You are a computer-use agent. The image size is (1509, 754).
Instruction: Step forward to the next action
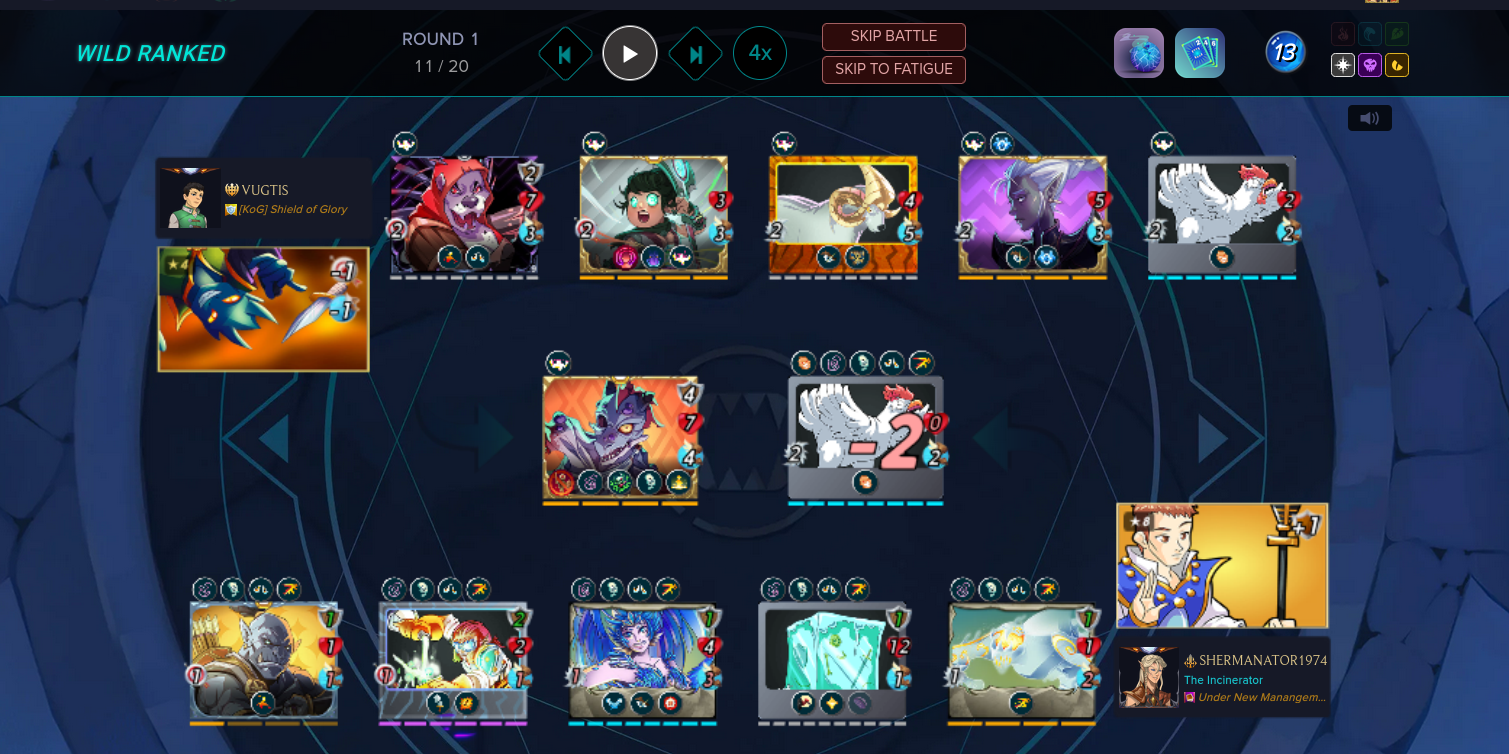(x=696, y=54)
